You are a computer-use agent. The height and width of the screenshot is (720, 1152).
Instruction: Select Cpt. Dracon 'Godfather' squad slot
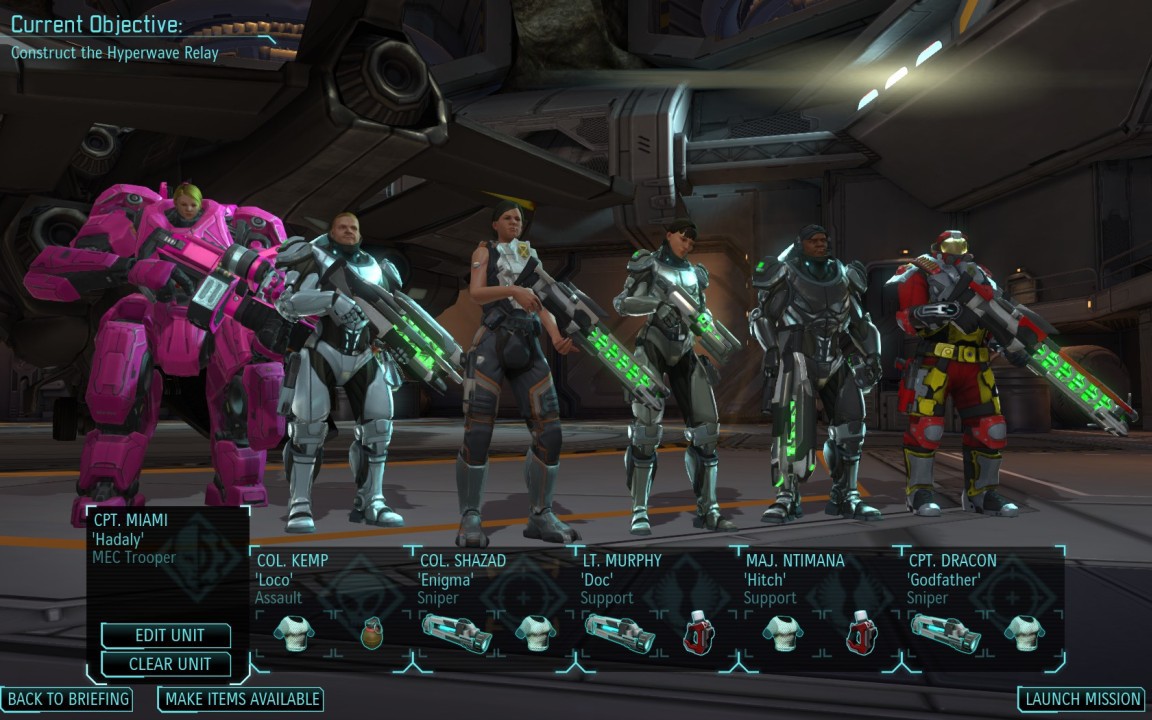(982, 579)
